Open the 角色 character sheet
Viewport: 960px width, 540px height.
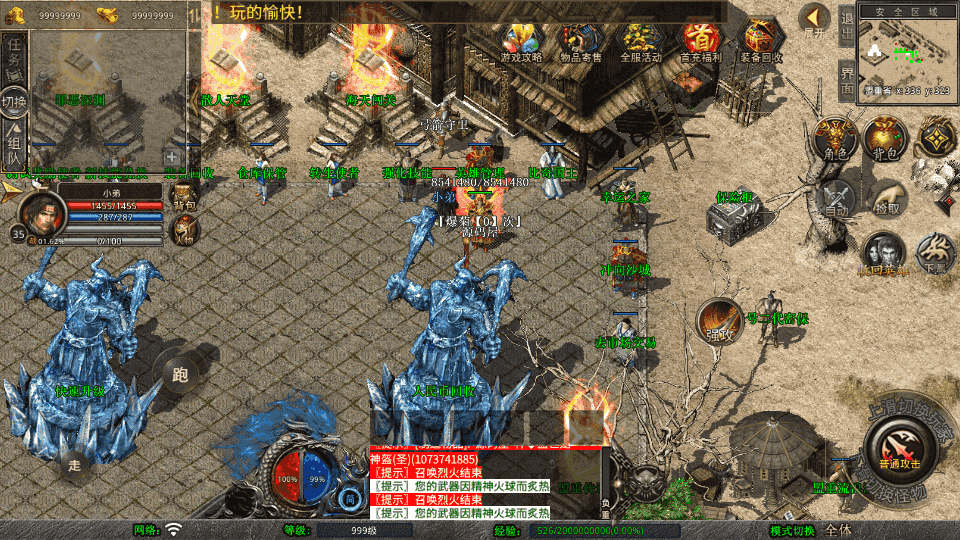coord(832,140)
